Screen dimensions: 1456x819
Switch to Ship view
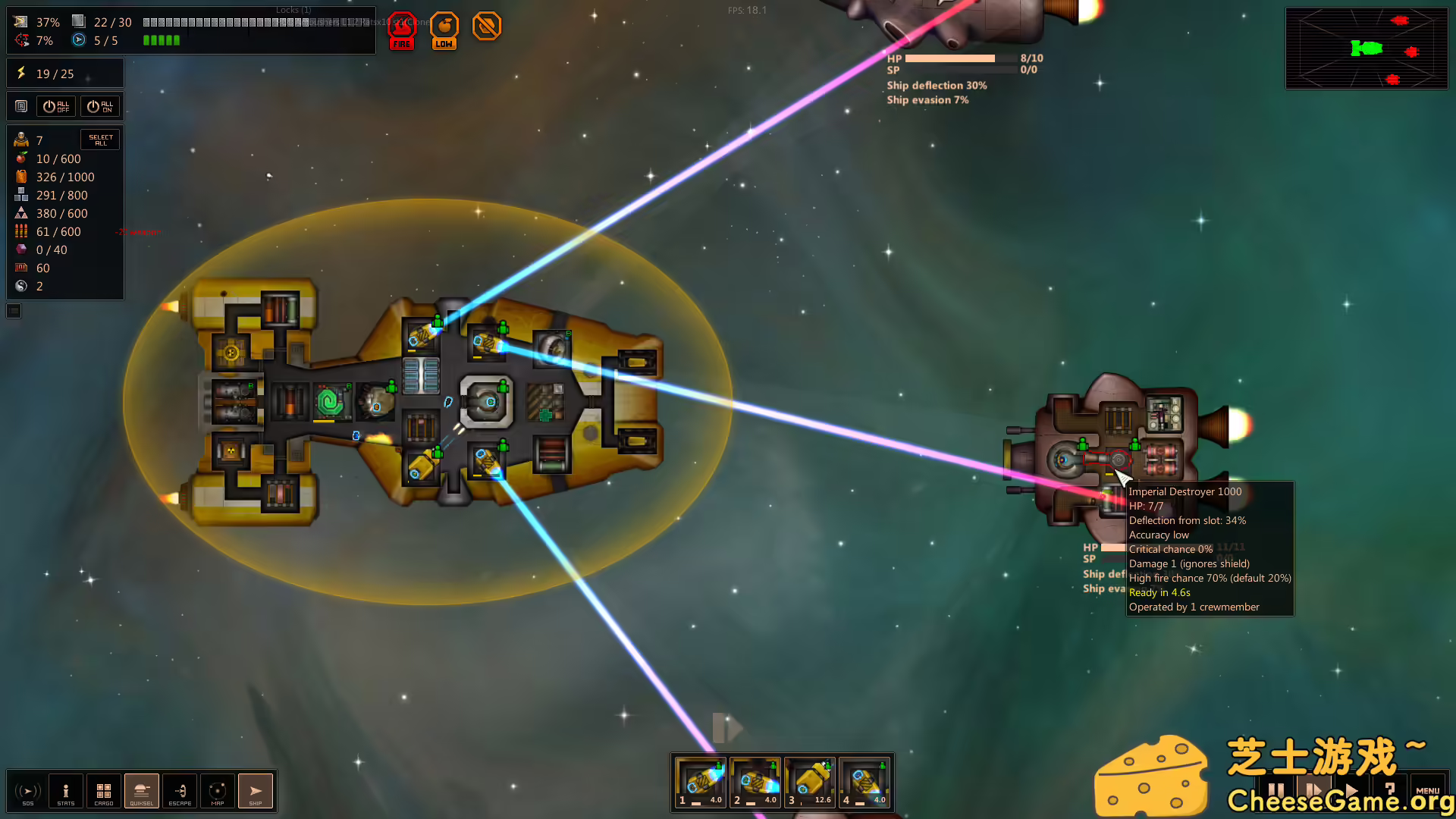(256, 792)
